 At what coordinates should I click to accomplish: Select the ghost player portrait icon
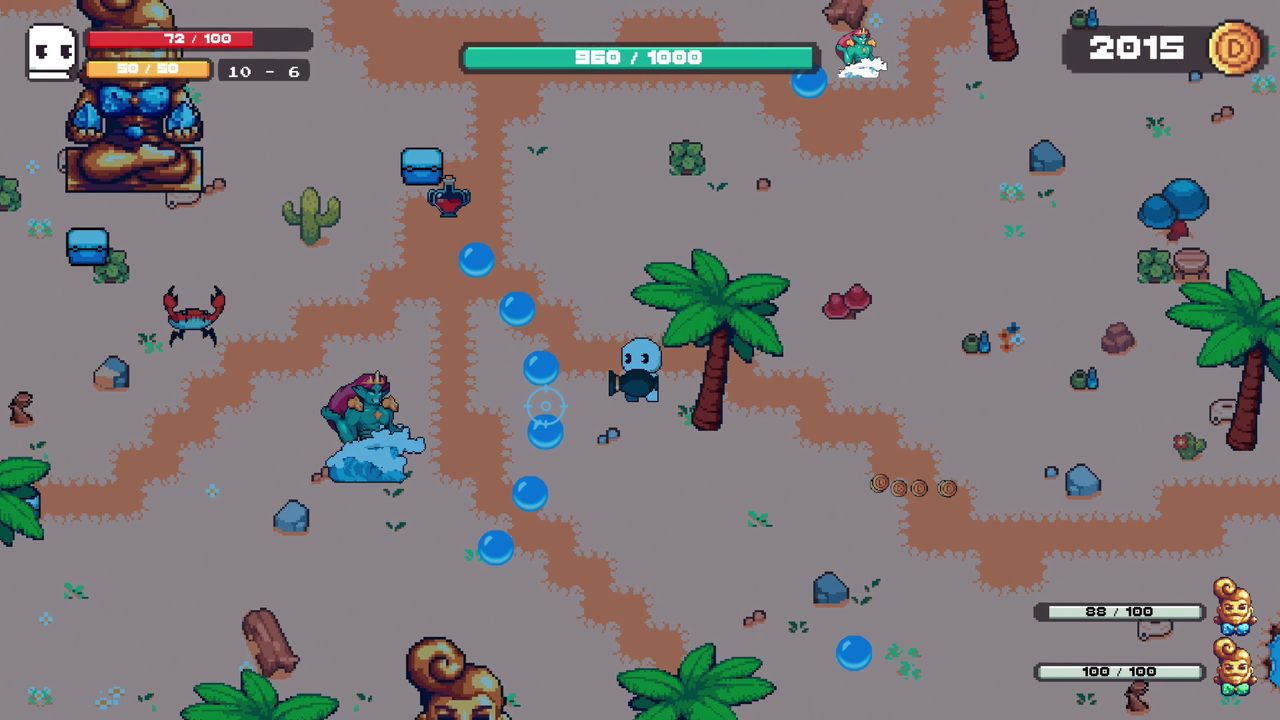pos(50,50)
